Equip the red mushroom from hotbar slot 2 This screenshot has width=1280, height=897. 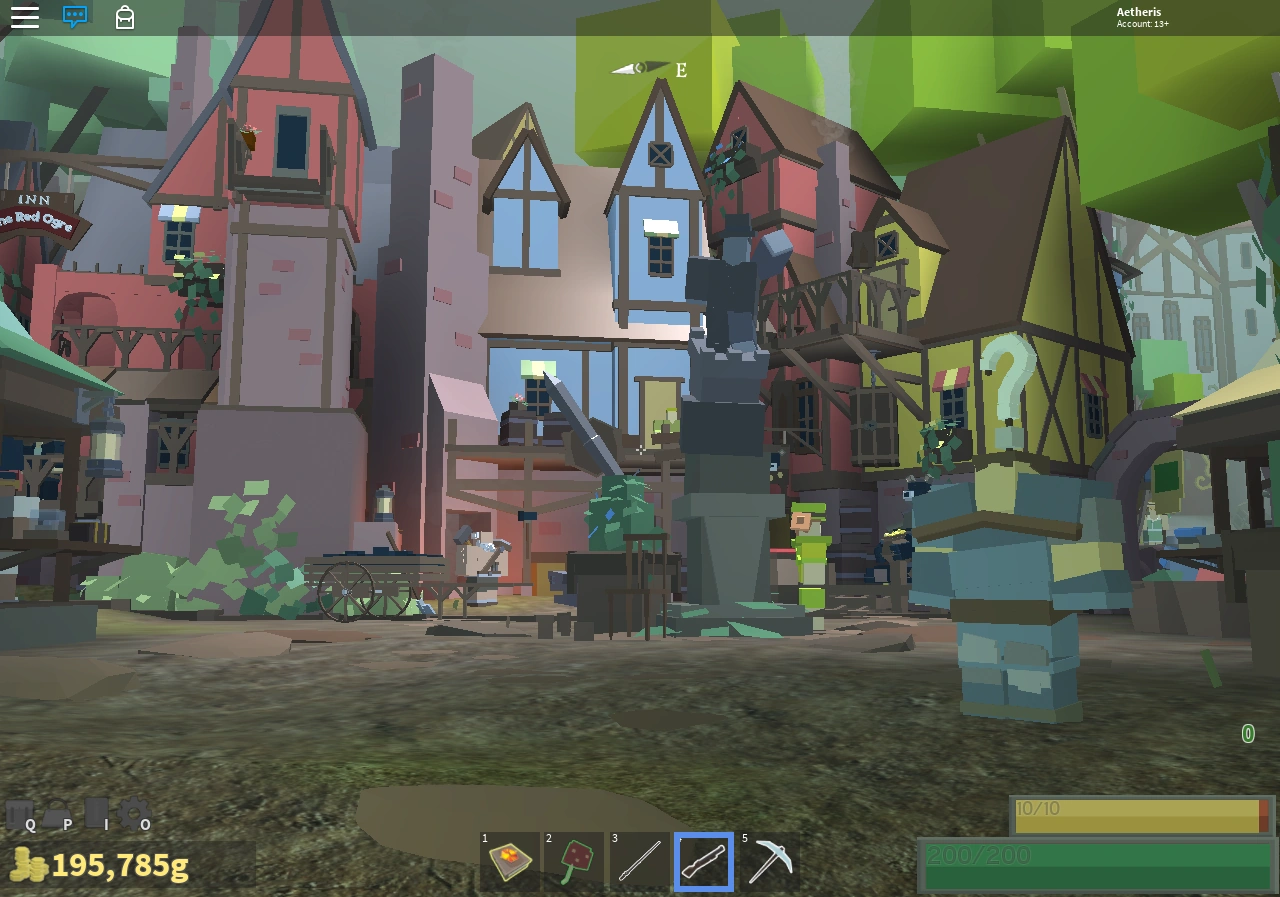coord(574,861)
